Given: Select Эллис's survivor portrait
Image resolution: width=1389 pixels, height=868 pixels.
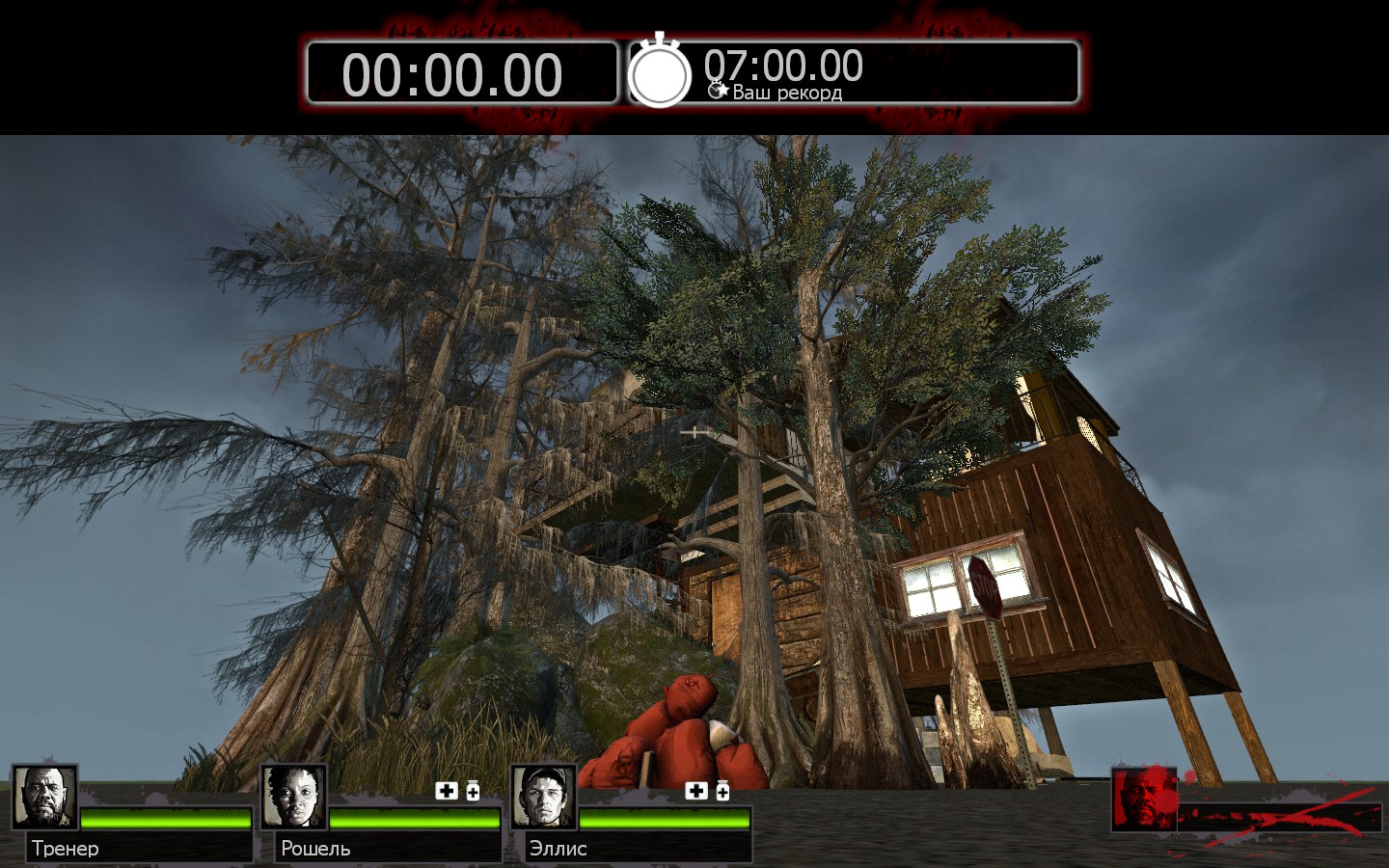Looking at the screenshot, I should 543,797.
